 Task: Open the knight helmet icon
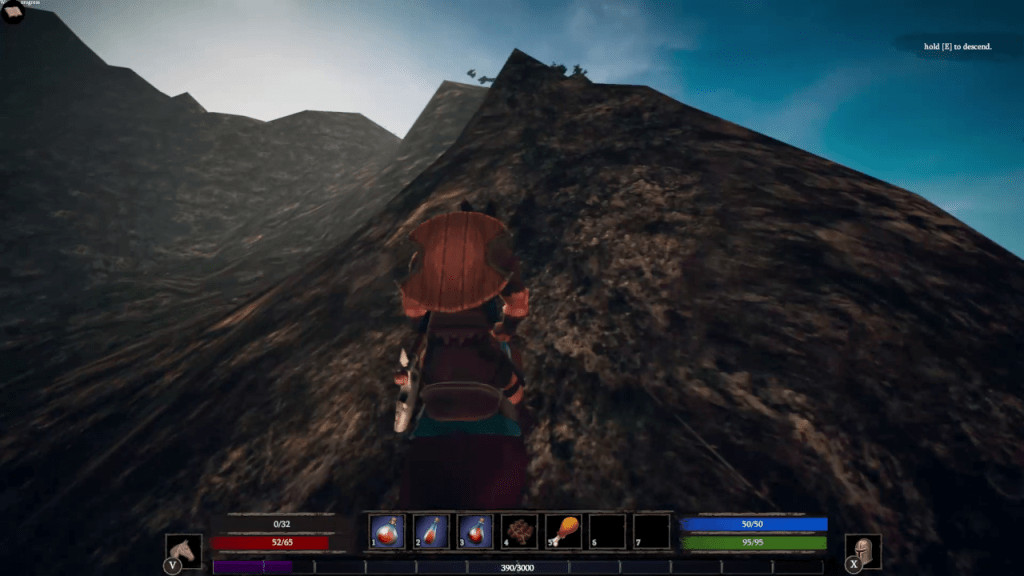(x=862, y=550)
